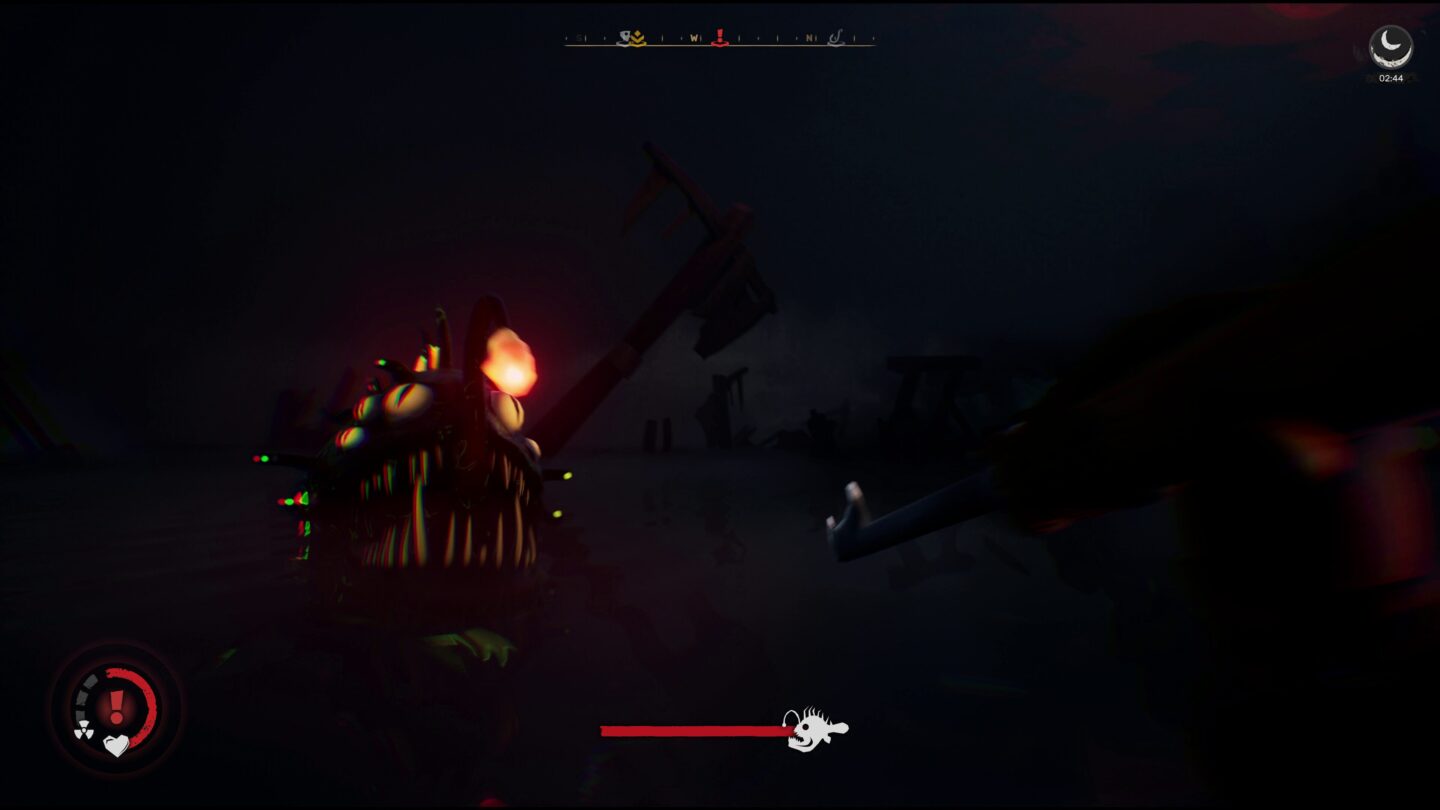Screen dimensions: 1440x810
Task: Click the white heart icon in the bottom-left gauge
Action: click(117, 746)
